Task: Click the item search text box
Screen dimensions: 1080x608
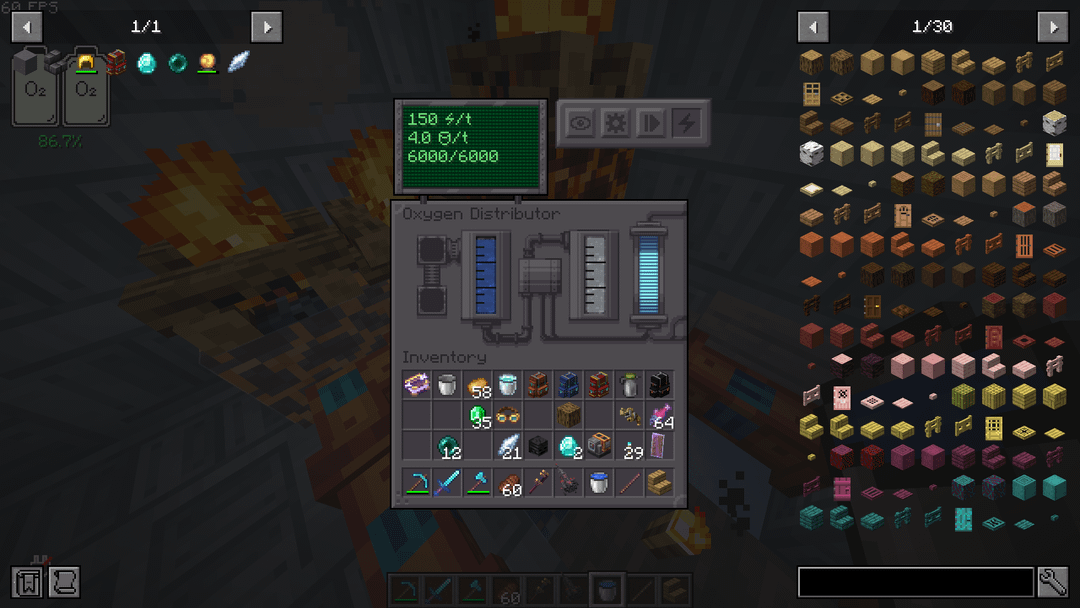Action: pyautogui.click(x=915, y=582)
